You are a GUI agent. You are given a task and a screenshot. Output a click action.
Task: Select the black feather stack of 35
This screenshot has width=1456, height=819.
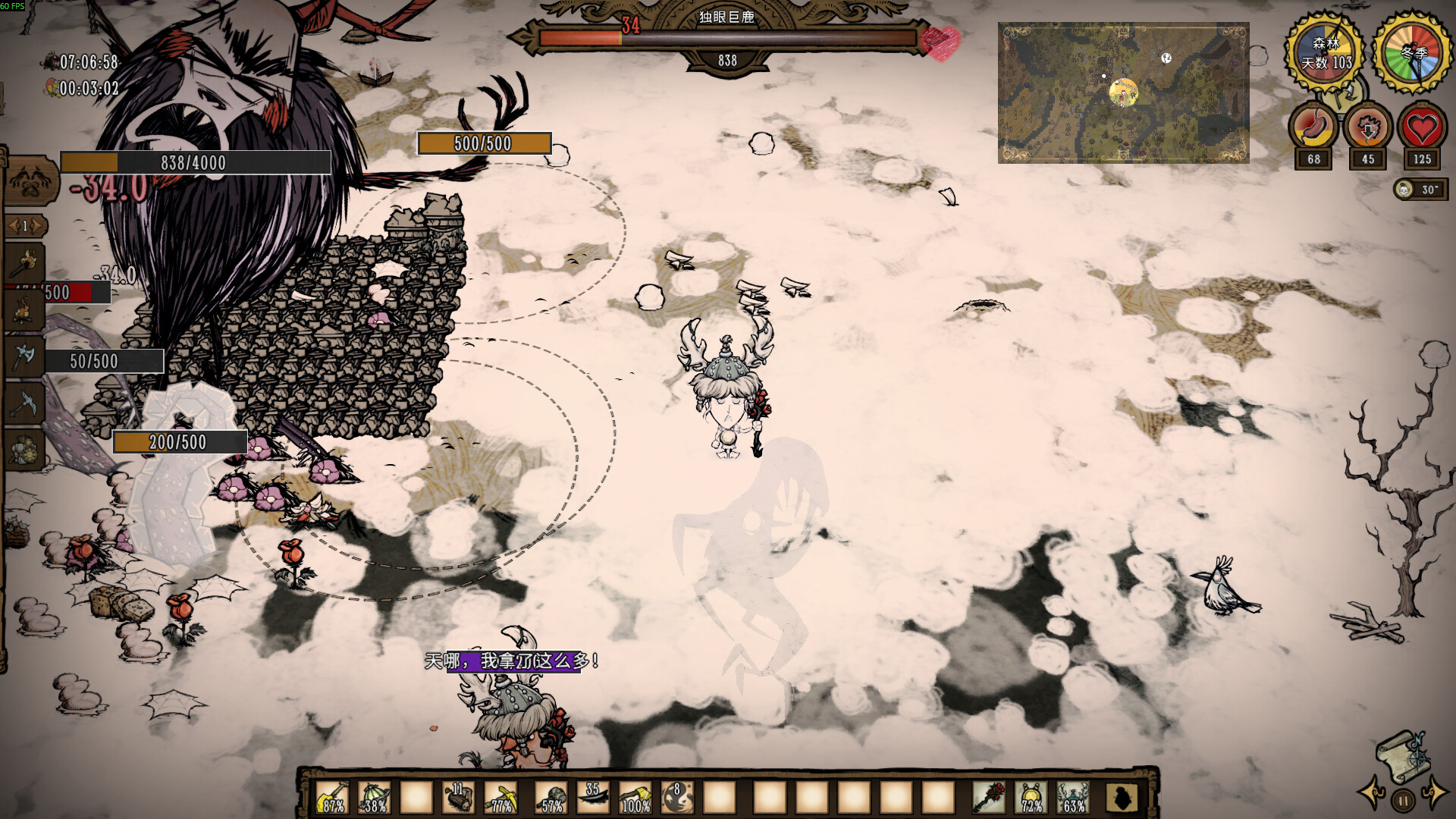tap(593, 798)
